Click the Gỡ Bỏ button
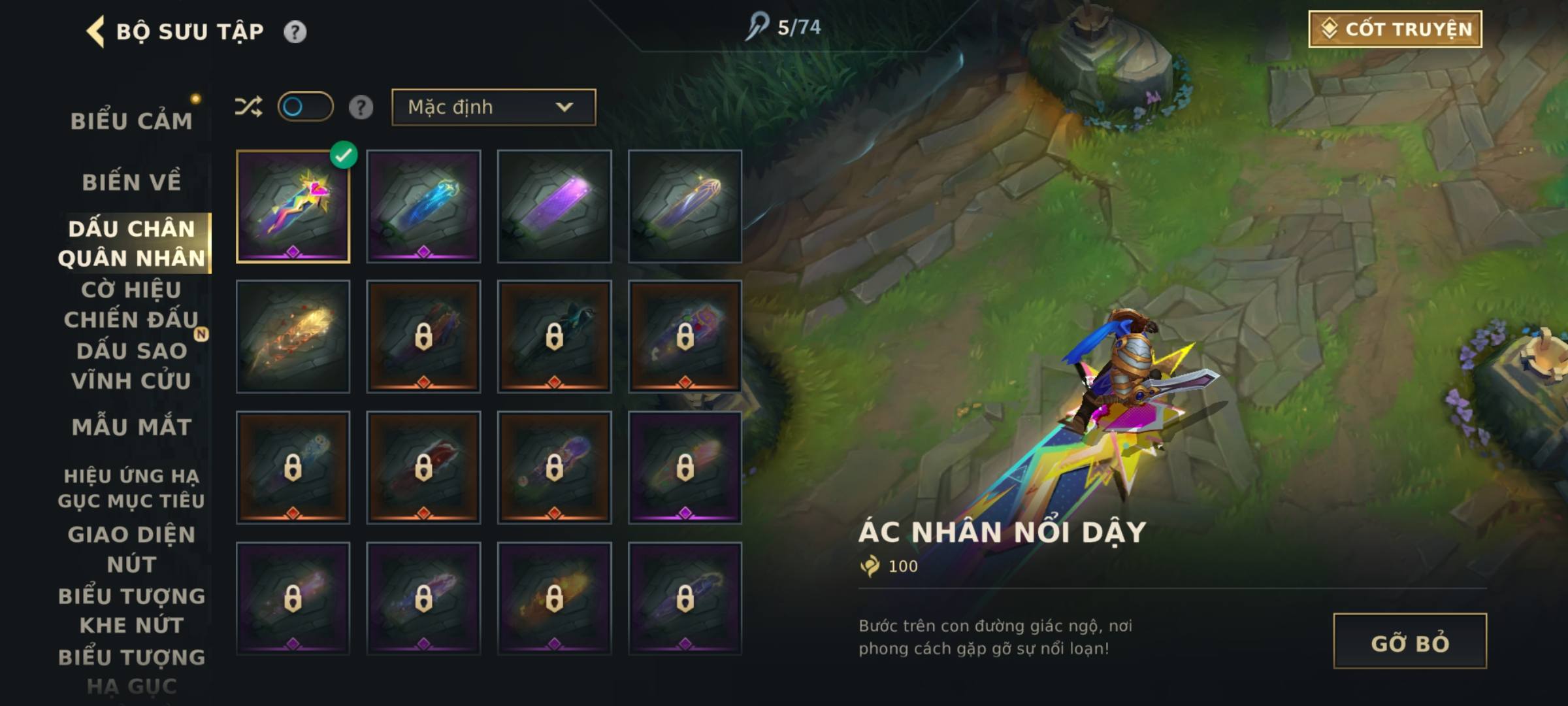This screenshot has height=706, width=1568. 1409,641
